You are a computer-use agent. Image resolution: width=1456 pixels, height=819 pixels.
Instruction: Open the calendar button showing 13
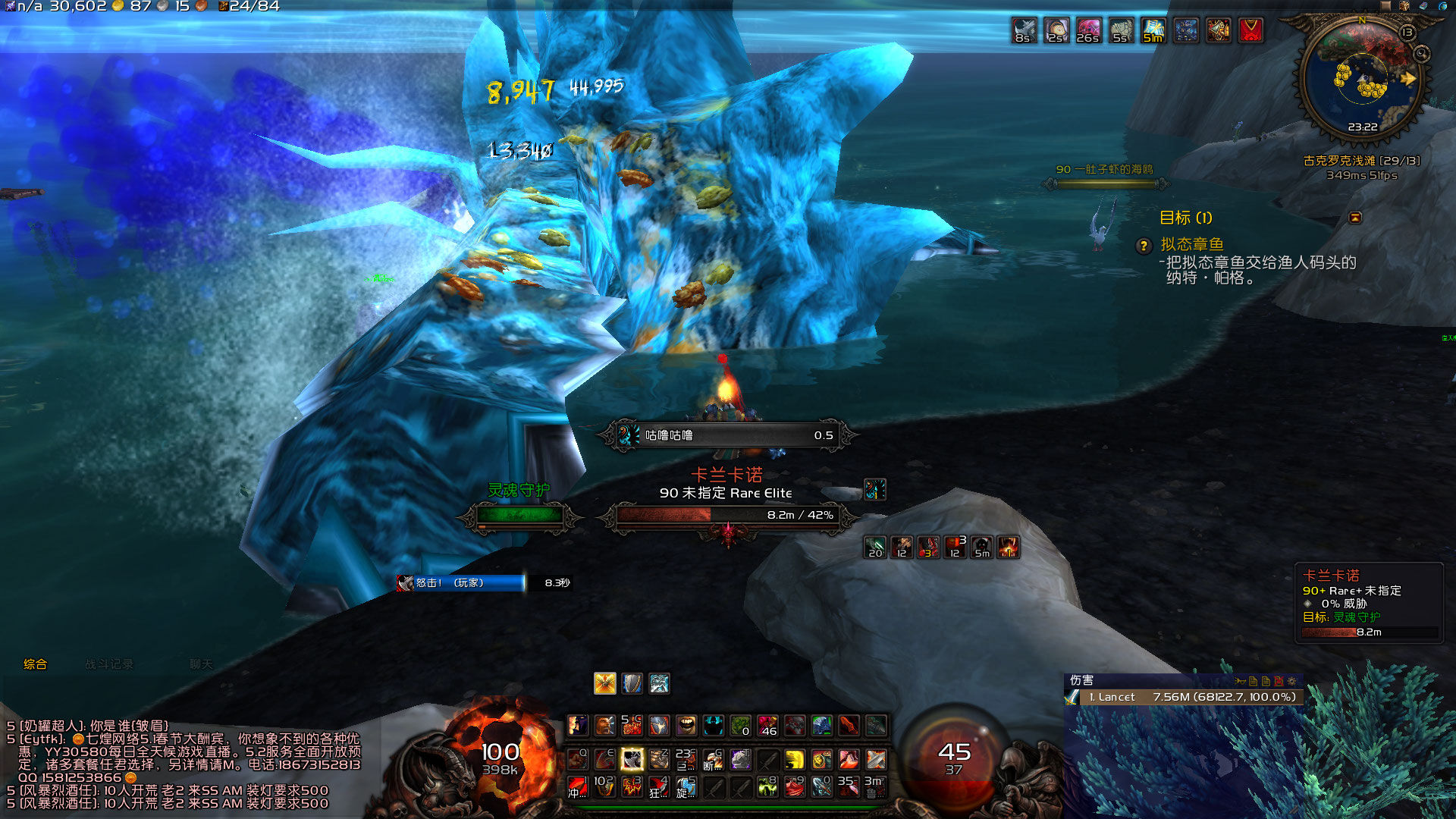1407,32
